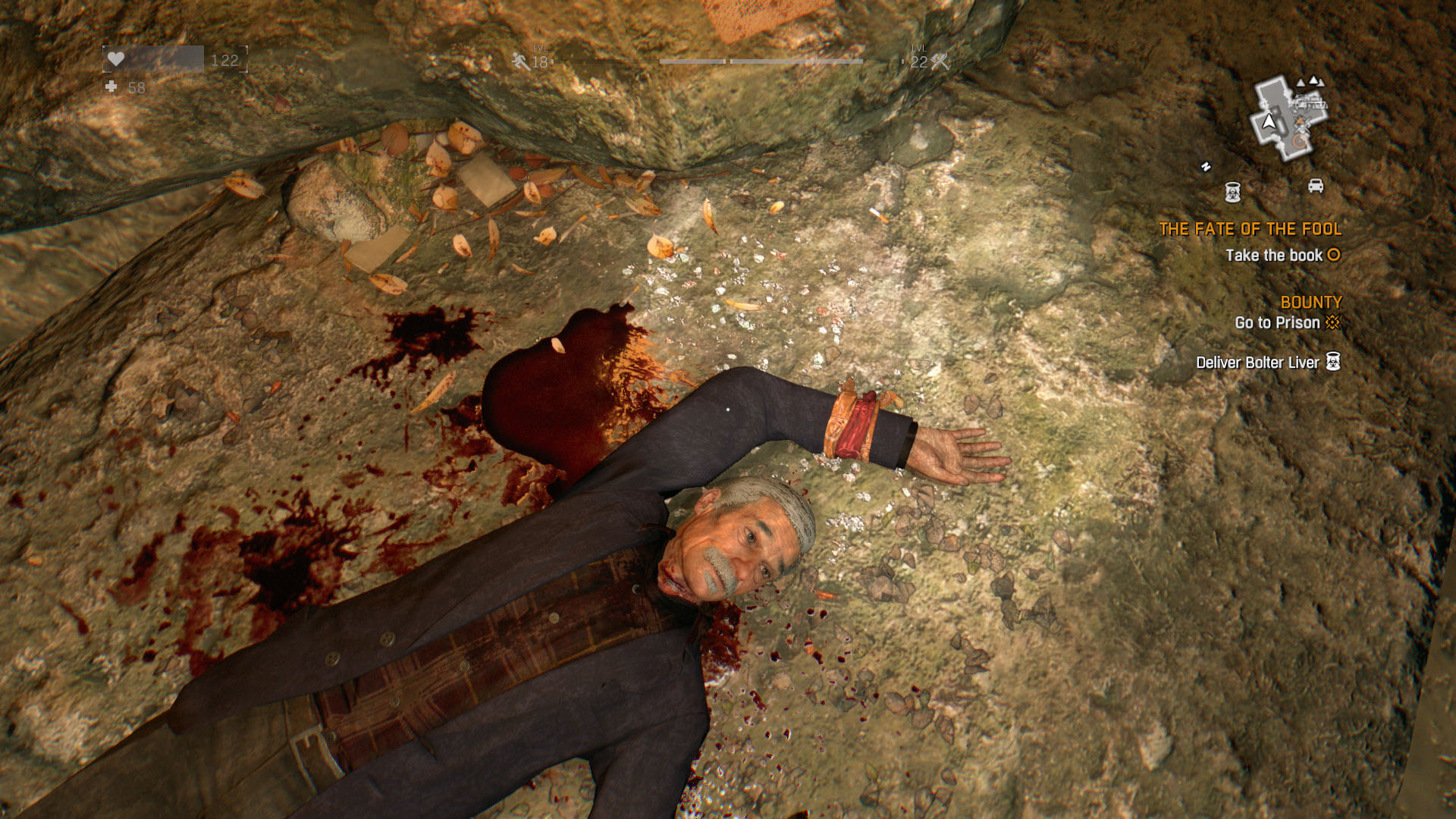Click the level 18 running figure icon

tap(521, 61)
